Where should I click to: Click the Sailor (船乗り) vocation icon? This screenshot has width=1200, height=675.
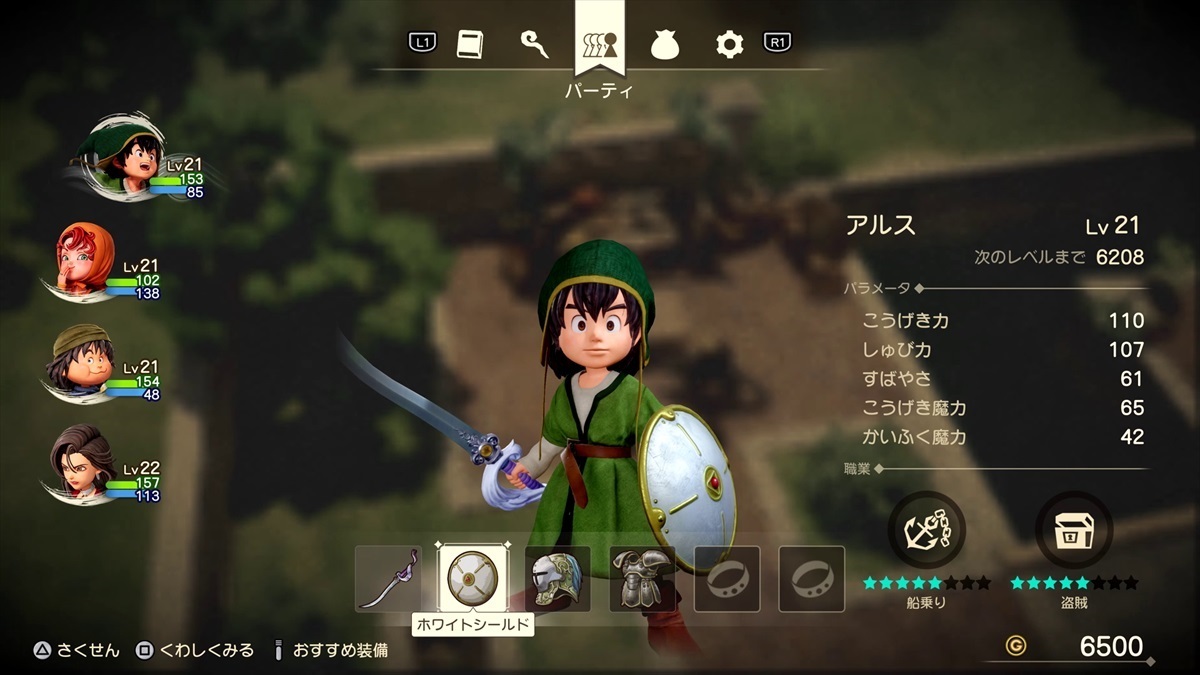click(x=926, y=530)
